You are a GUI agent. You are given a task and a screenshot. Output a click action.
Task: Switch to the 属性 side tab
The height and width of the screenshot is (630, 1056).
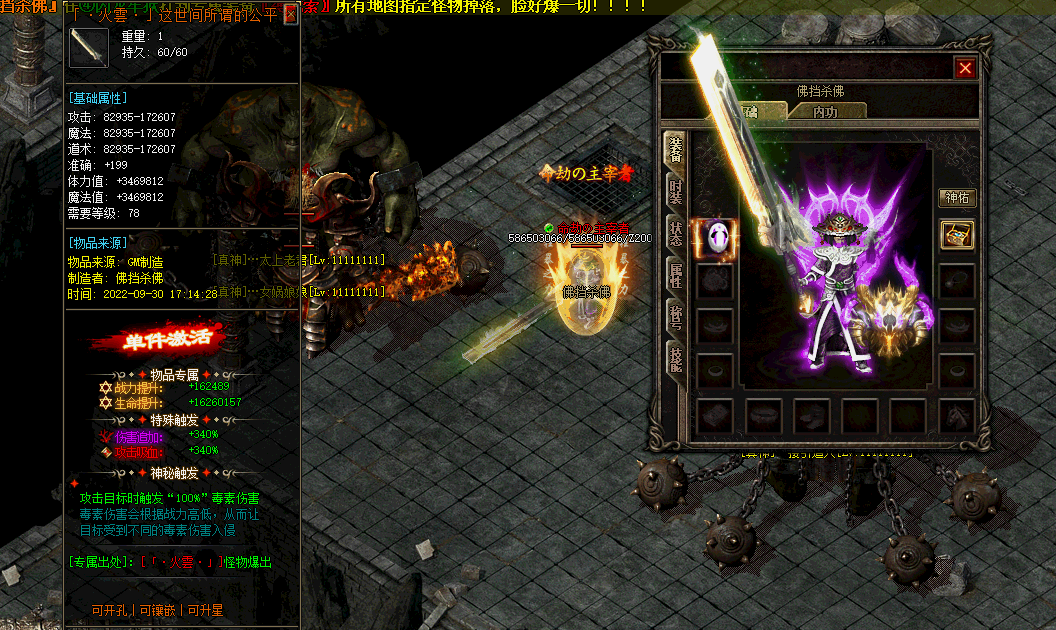(x=676, y=275)
